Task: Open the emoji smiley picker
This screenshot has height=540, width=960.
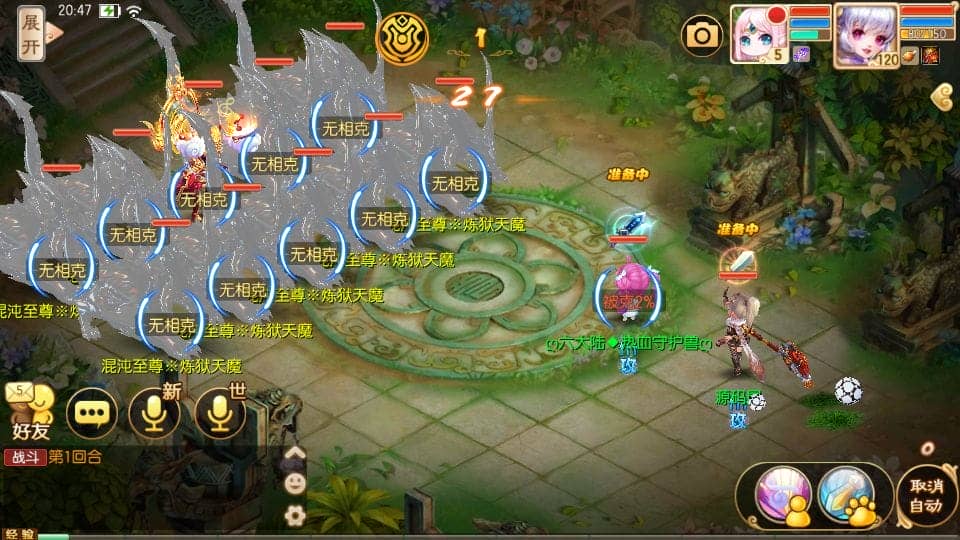Action: click(295, 484)
